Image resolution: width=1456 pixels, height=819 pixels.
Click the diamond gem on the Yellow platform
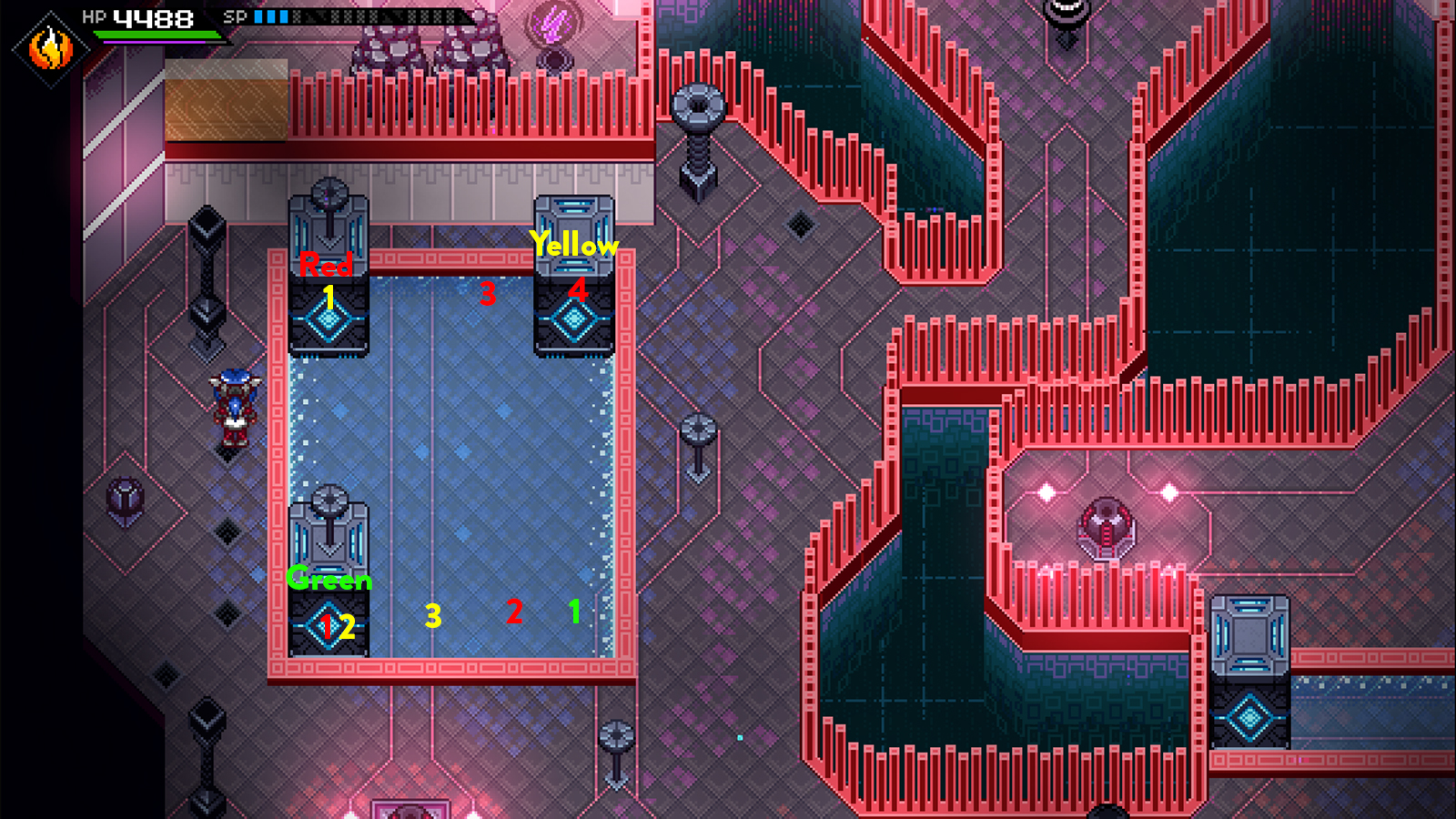(x=573, y=318)
